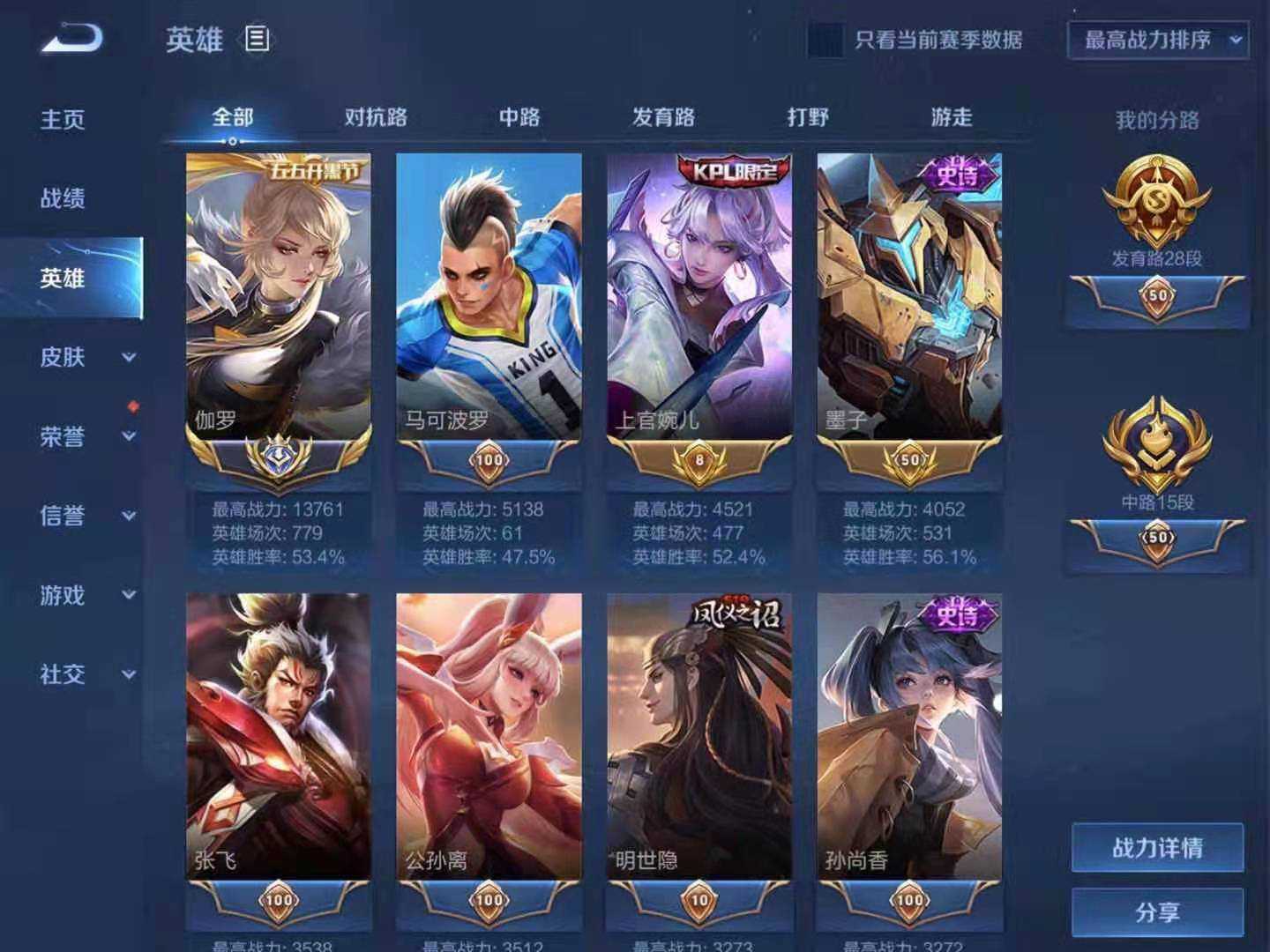
Task: Click the crown proficiency badge under 伽罗
Action: tap(278, 456)
